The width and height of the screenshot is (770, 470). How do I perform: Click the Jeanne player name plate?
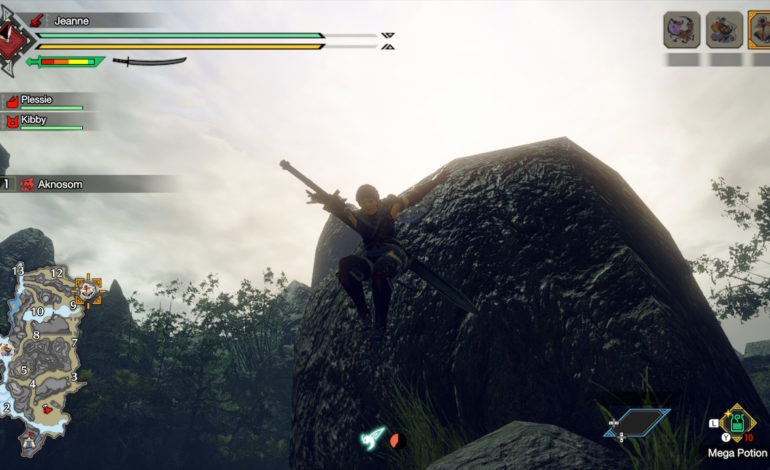70,20
